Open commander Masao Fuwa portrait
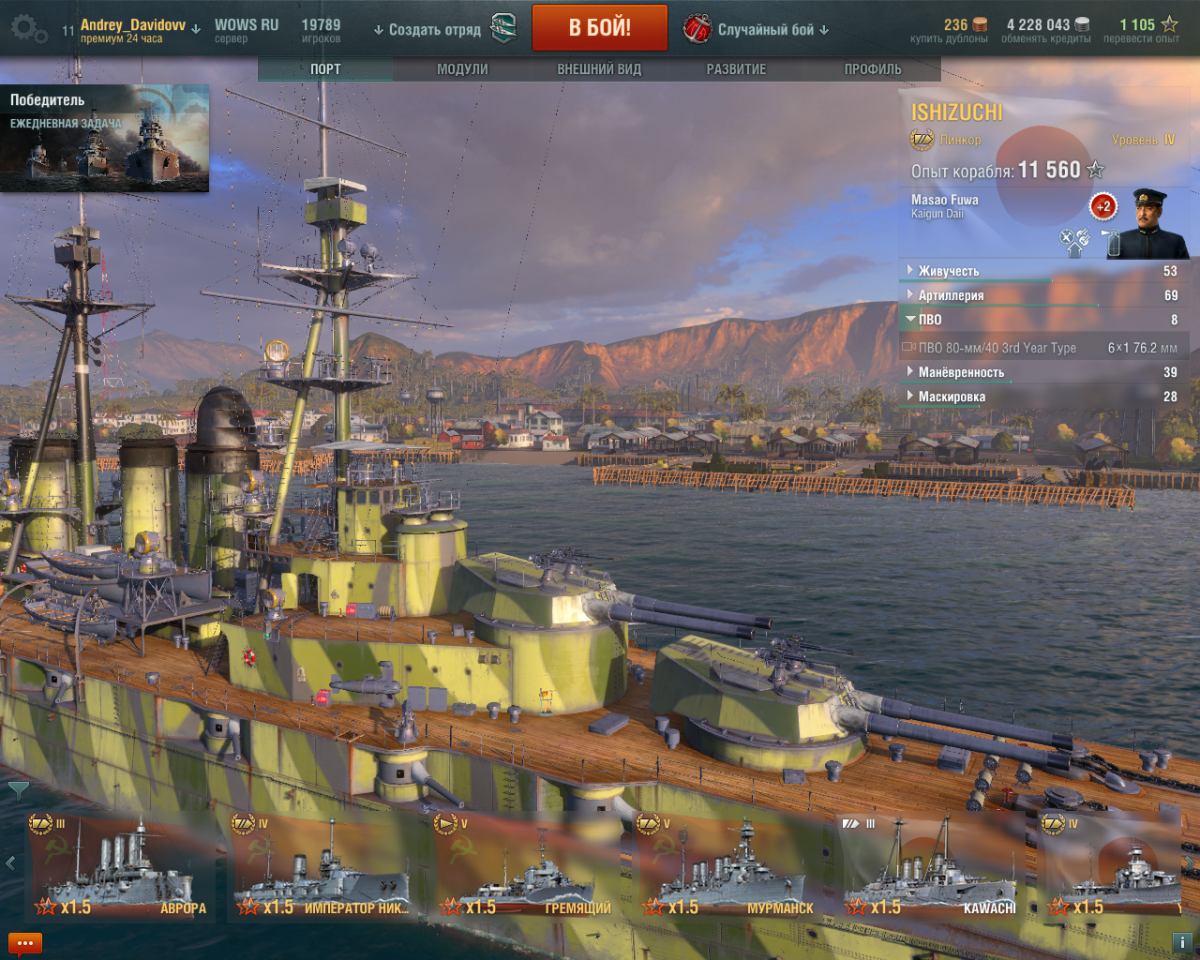Screen dimensions: 1200x960 [1153, 223]
